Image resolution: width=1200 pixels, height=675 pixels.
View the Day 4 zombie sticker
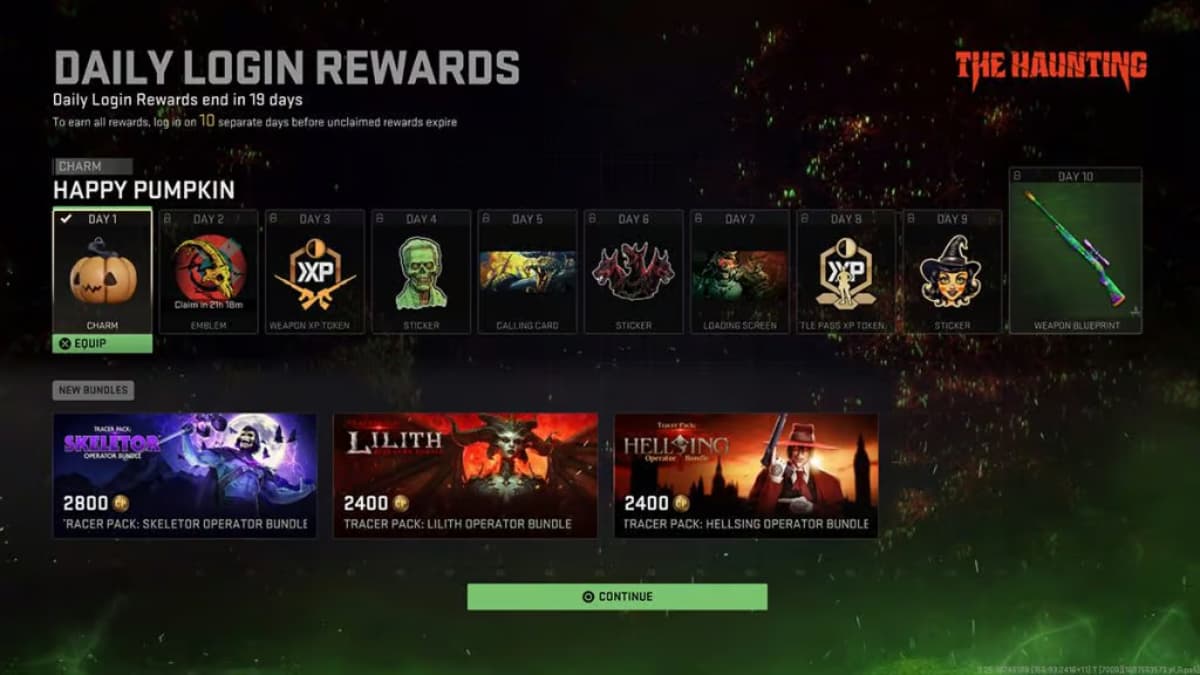(421, 272)
